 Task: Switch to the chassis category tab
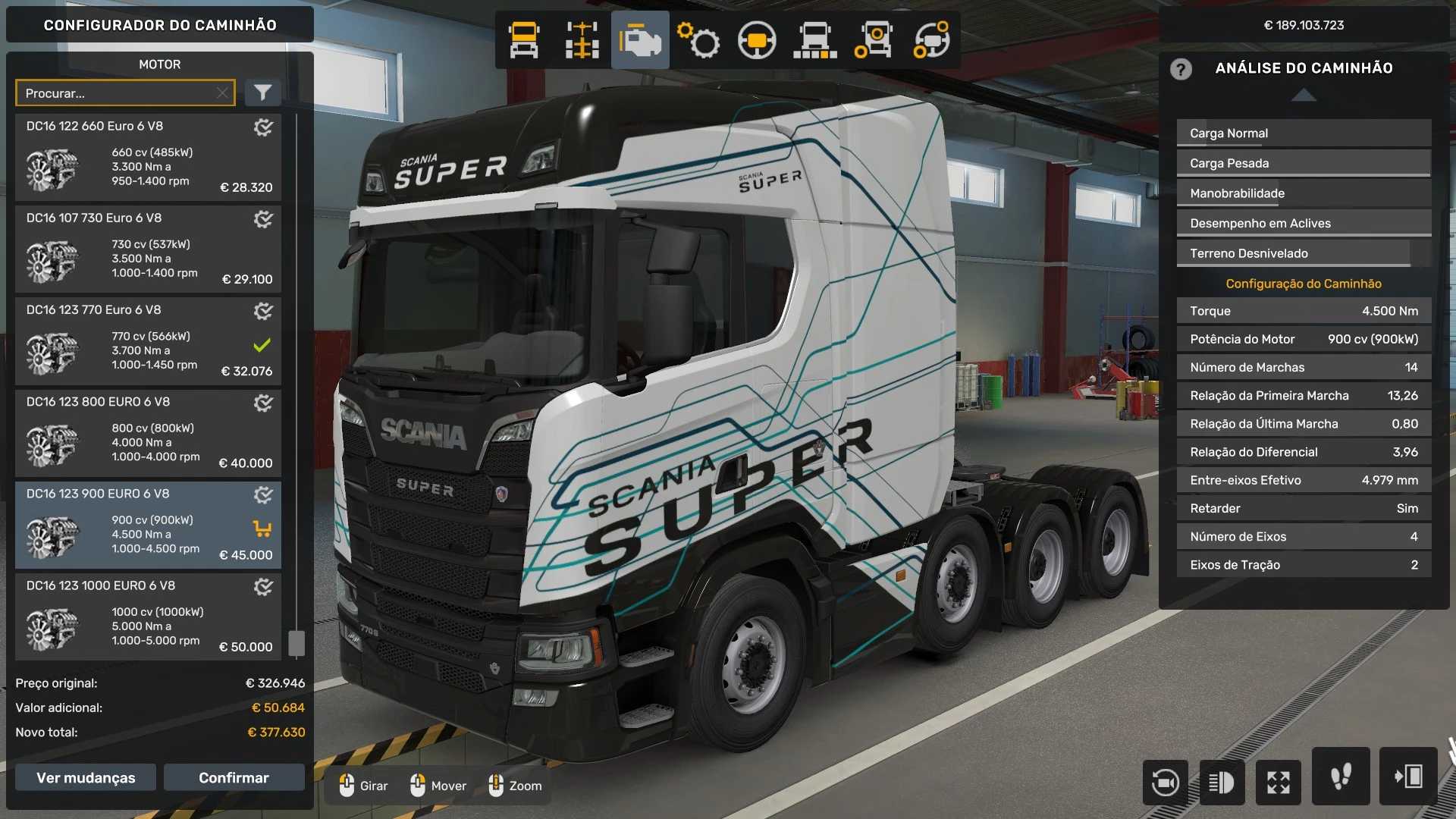click(582, 40)
